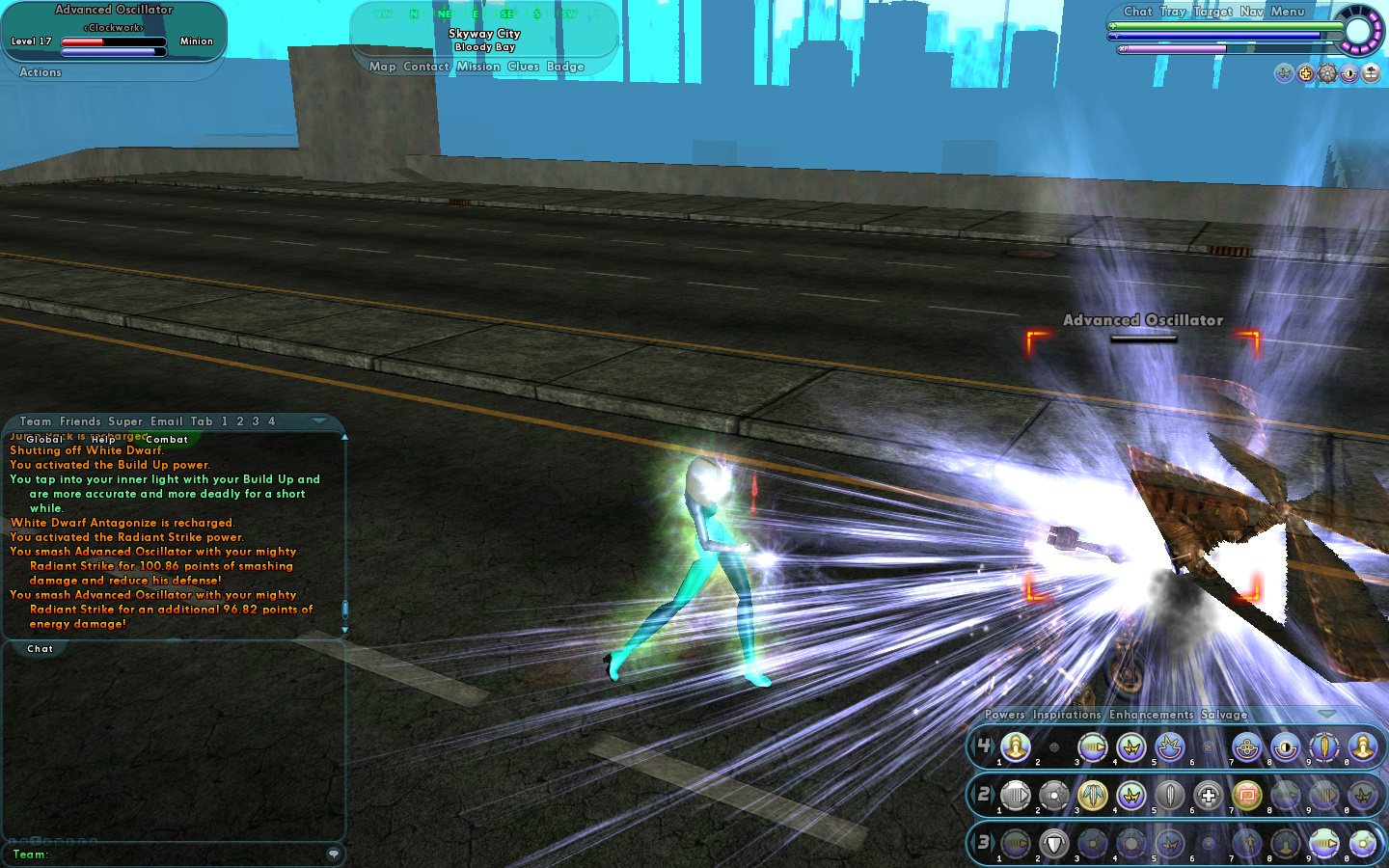Open the Map window
The image size is (1389, 868).
pos(382,67)
